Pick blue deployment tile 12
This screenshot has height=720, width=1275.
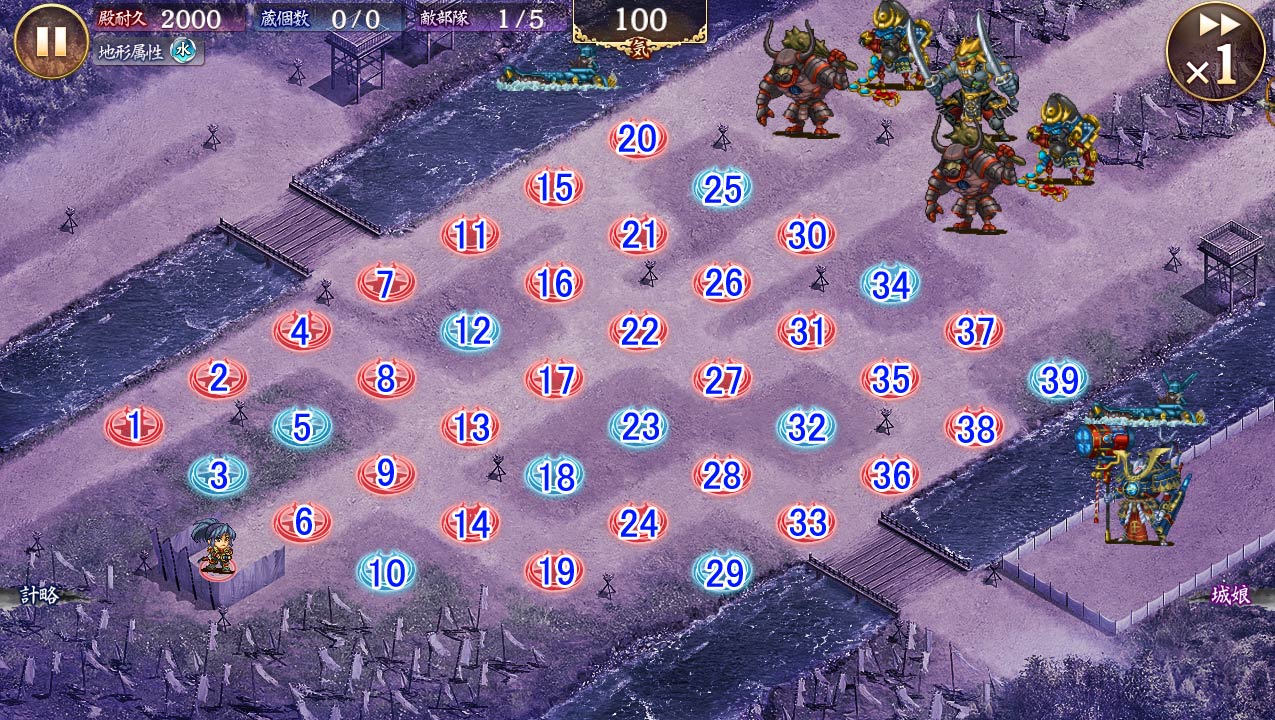point(471,331)
